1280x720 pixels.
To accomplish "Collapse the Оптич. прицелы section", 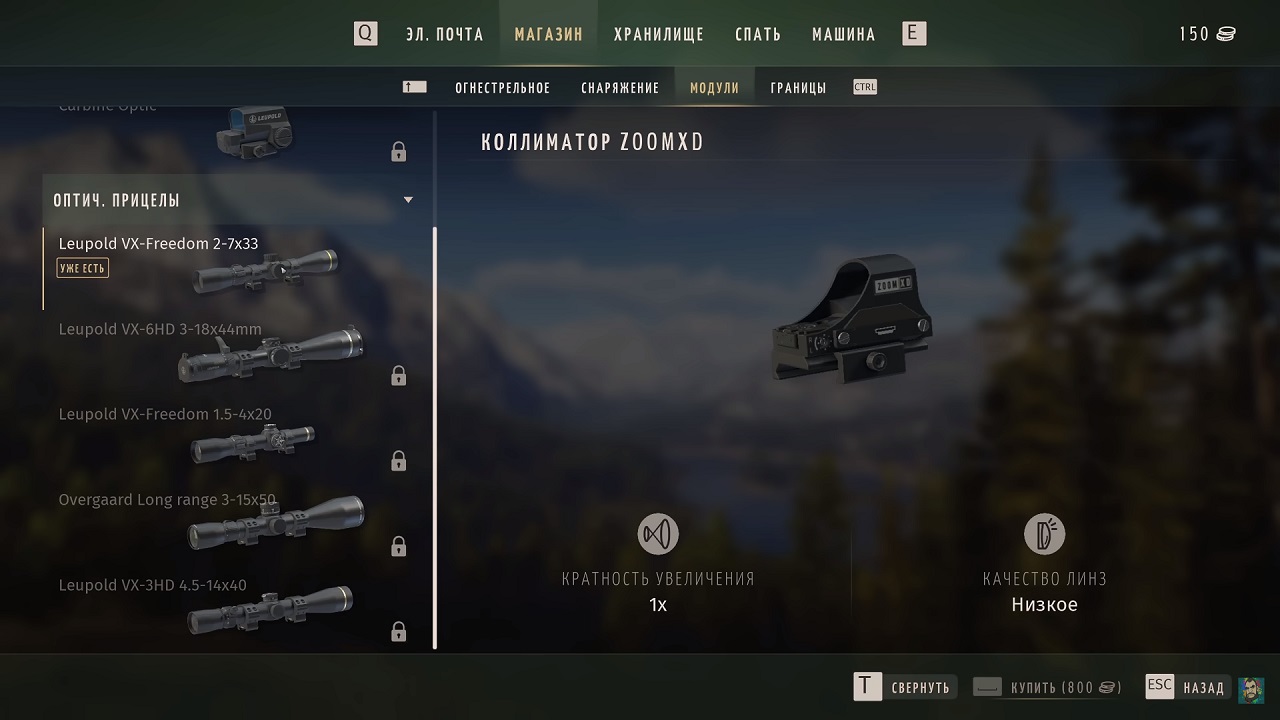I will pos(408,200).
